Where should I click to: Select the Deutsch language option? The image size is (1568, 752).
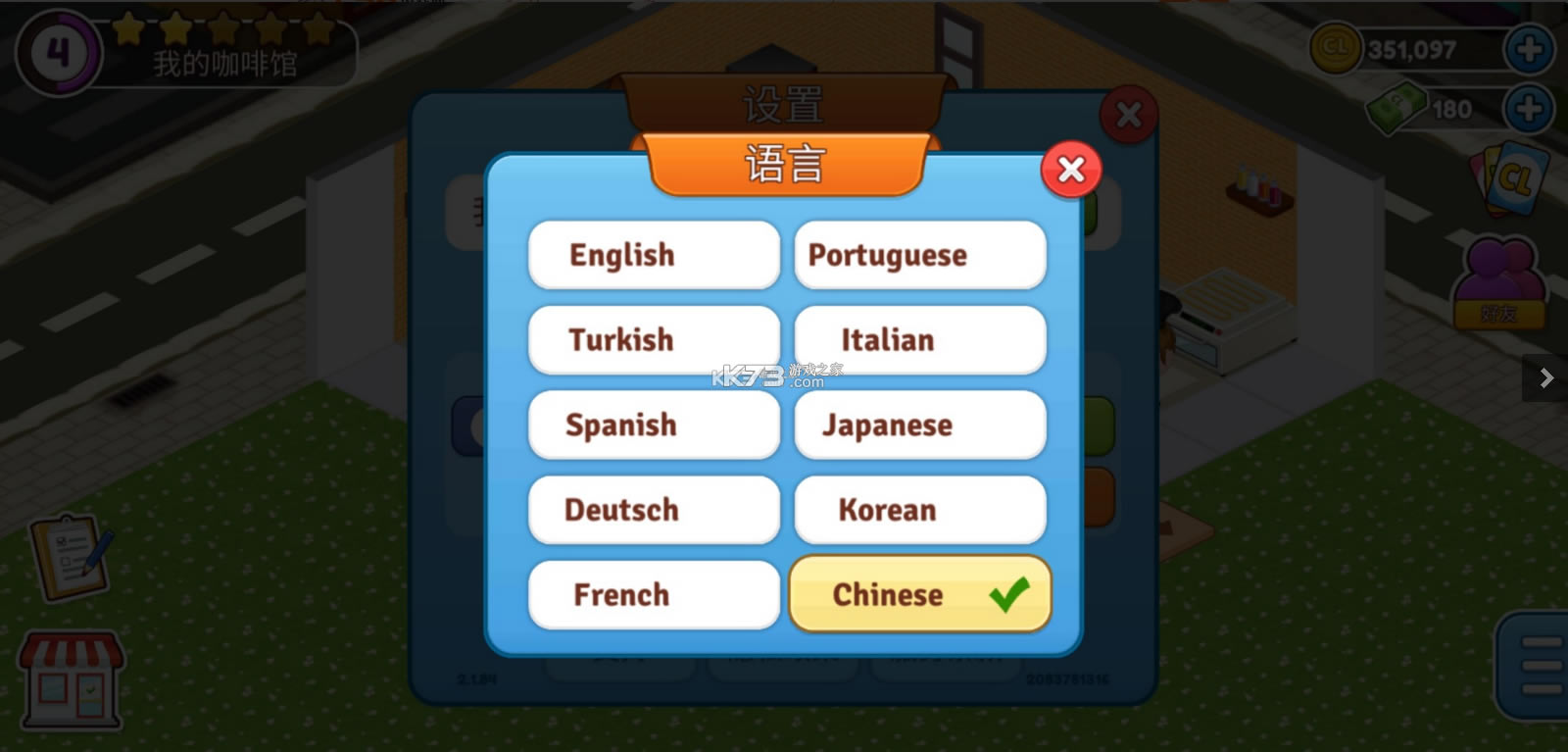[653, 510]
